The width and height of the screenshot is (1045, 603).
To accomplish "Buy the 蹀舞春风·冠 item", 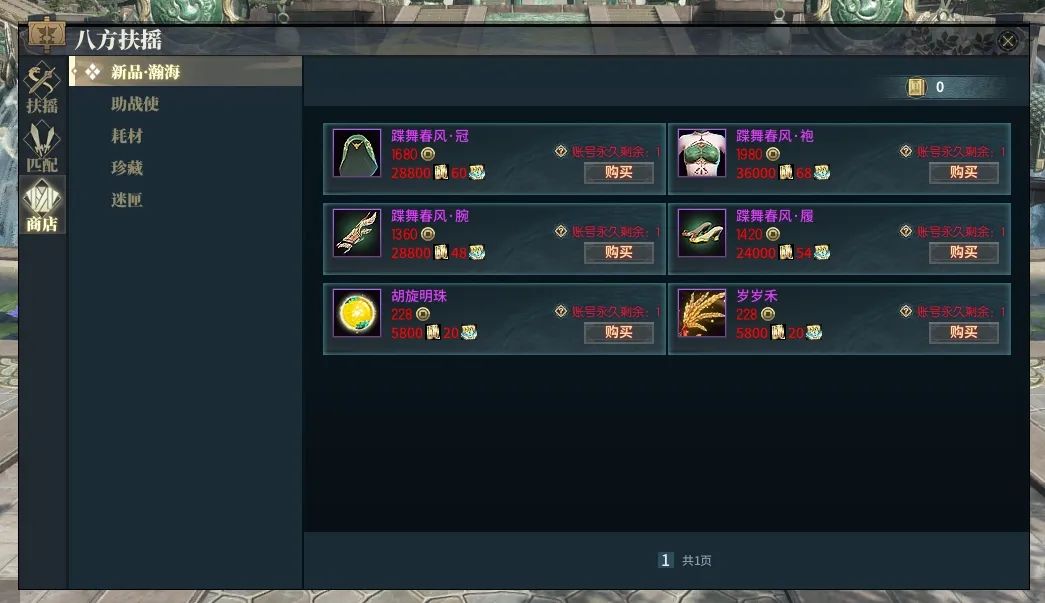I will tap(619, 172).
